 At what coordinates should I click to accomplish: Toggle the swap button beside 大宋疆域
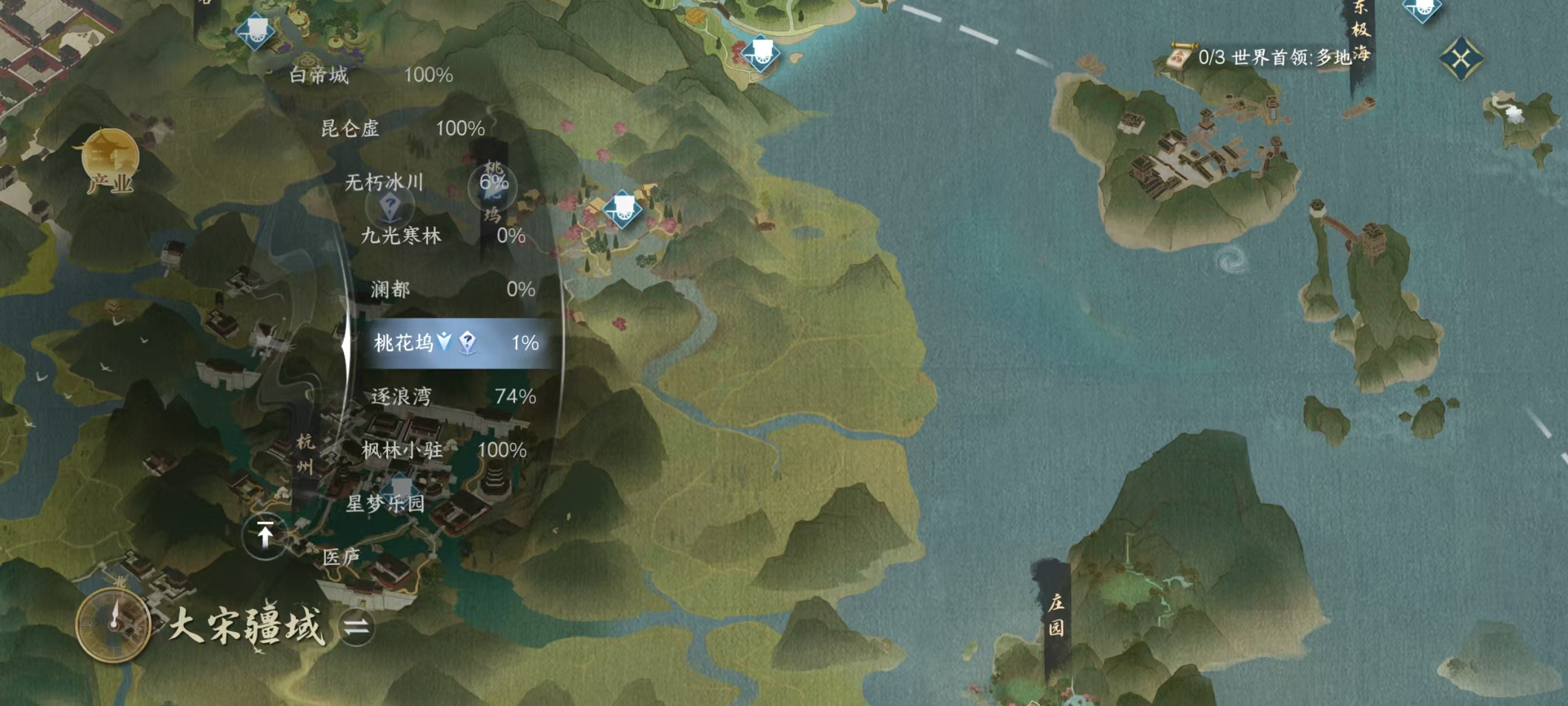click(356, 627)
